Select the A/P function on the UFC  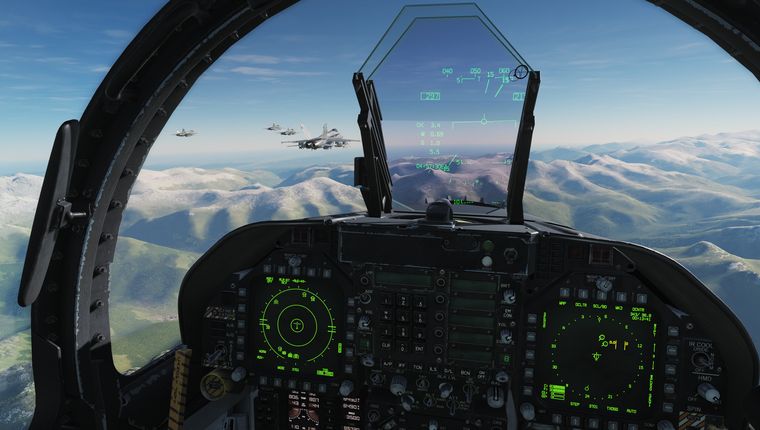coord(387,367)
